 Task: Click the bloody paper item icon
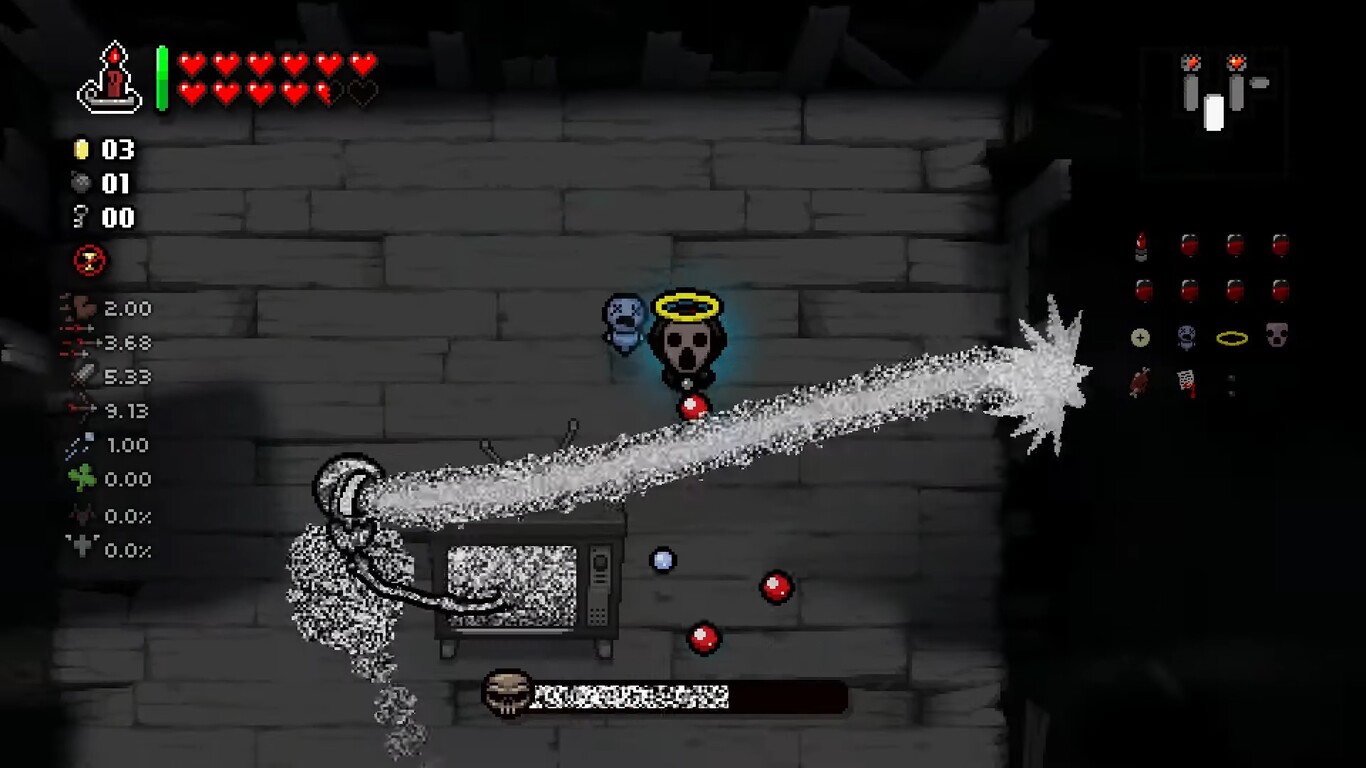1187,383
